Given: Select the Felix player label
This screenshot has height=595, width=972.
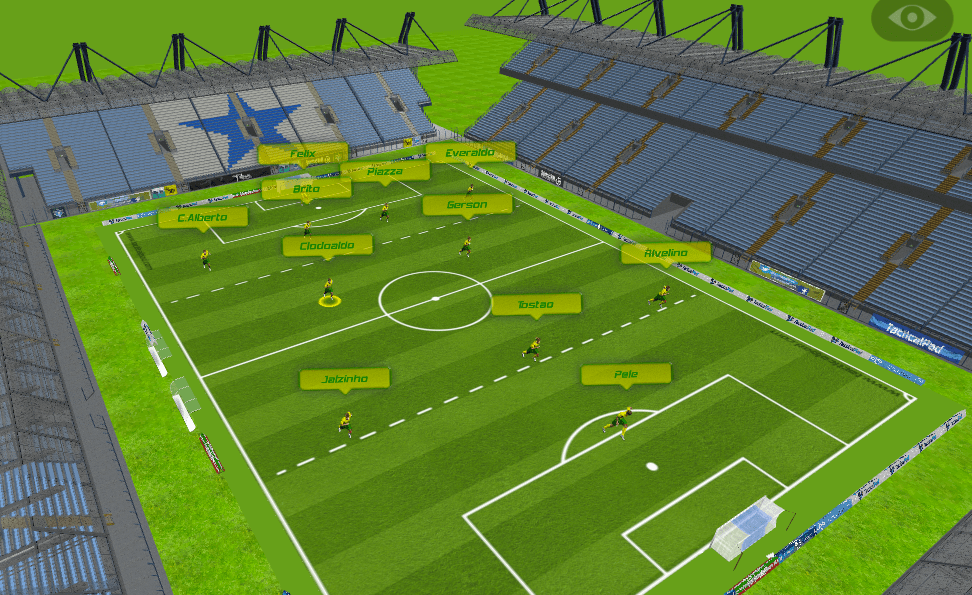Looking at the screenshot, I should pos(302,153).
